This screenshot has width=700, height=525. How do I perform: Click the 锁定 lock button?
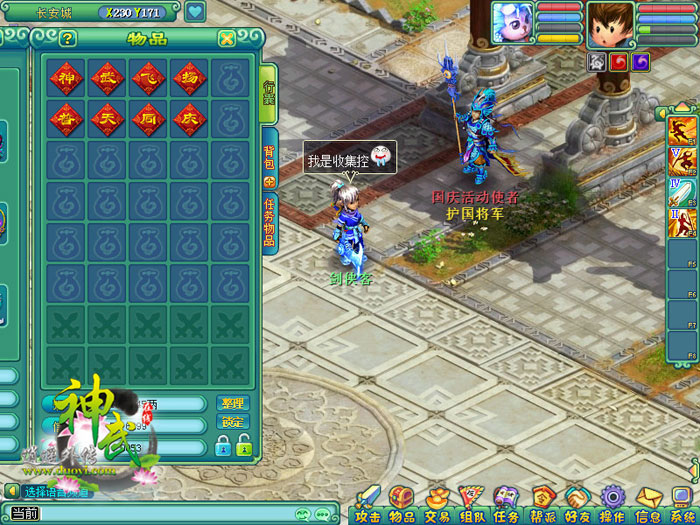pyautogui.click(x=232, y=422)
